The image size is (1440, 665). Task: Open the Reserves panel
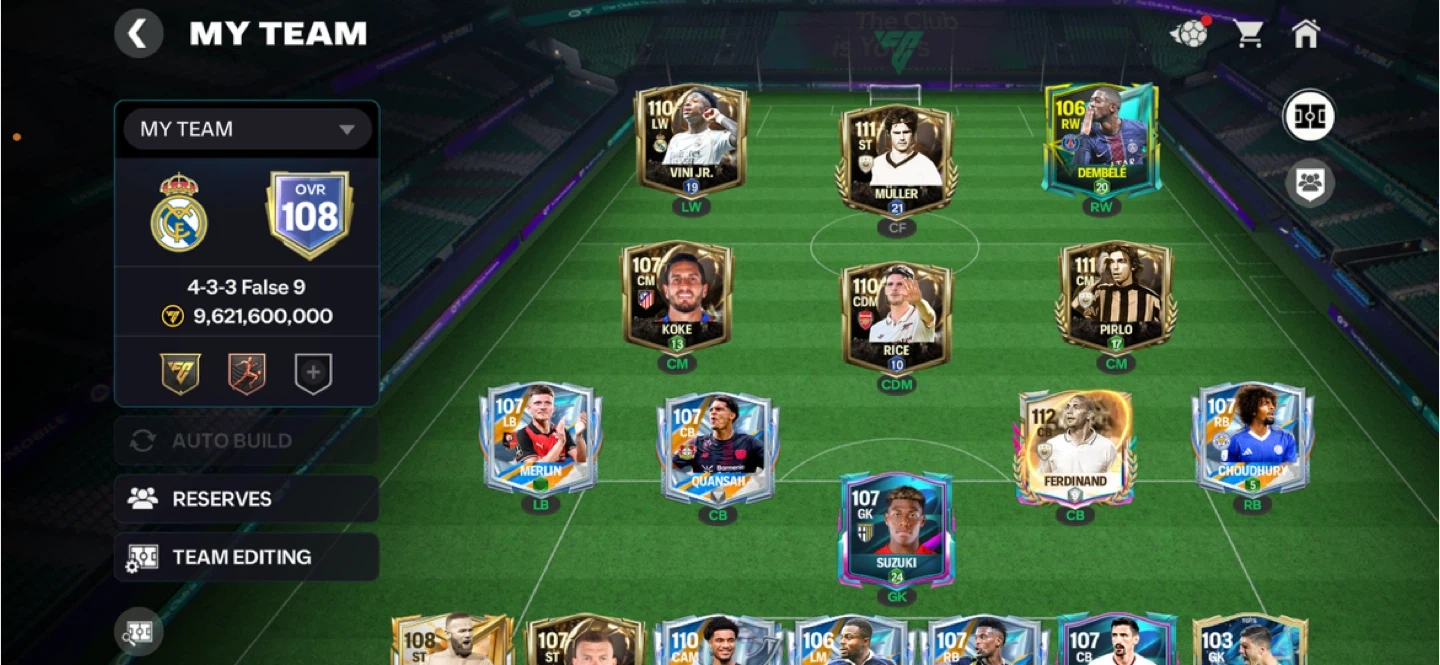[246, 498]
